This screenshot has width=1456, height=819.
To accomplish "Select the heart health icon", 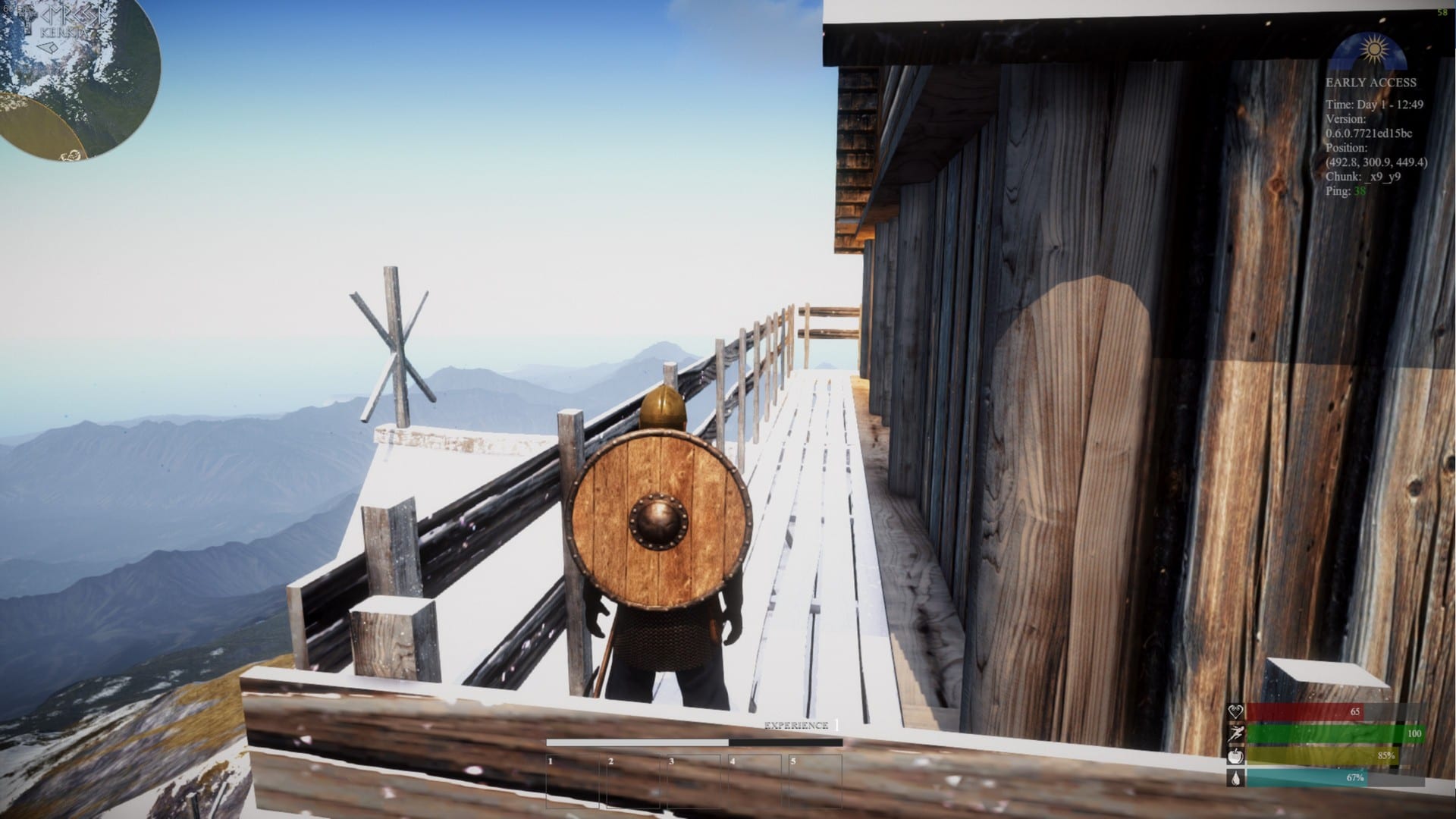I will tap(1236, 711).
